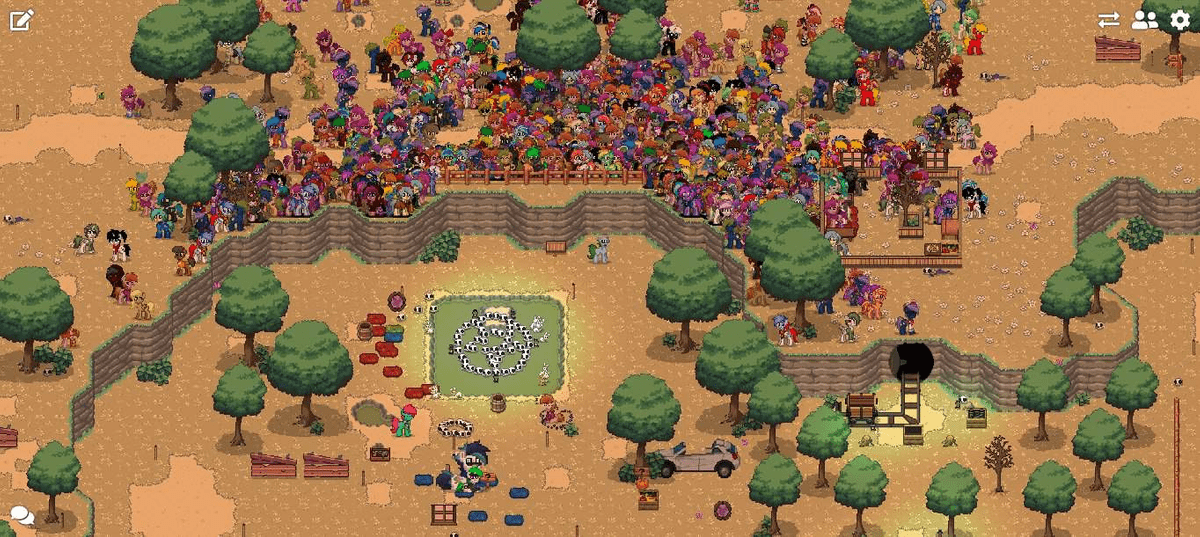Open the friends list icon
Viewport: 1200px width, 537px height.
pos(1144,20)
